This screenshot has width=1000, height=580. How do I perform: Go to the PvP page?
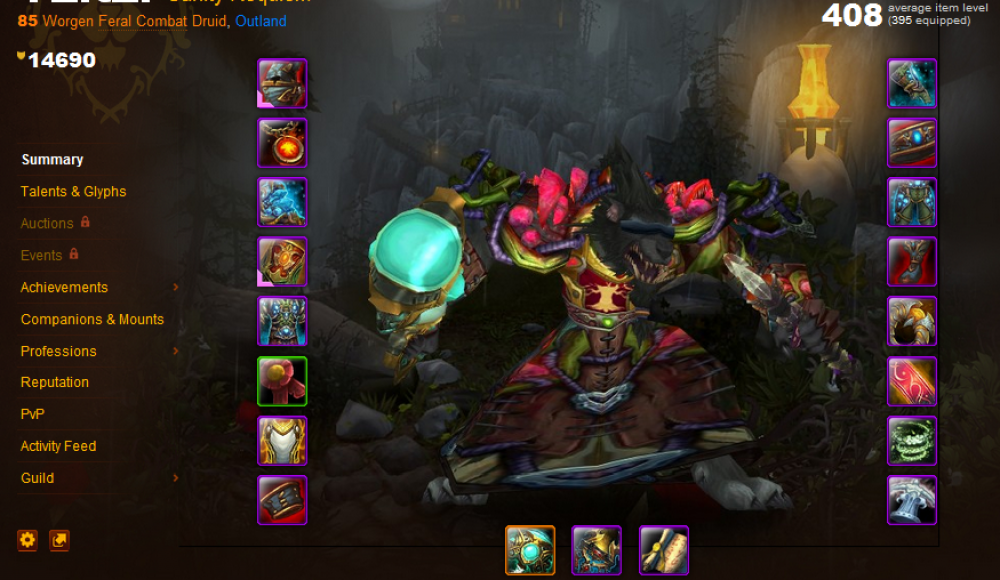coord(33,414)
